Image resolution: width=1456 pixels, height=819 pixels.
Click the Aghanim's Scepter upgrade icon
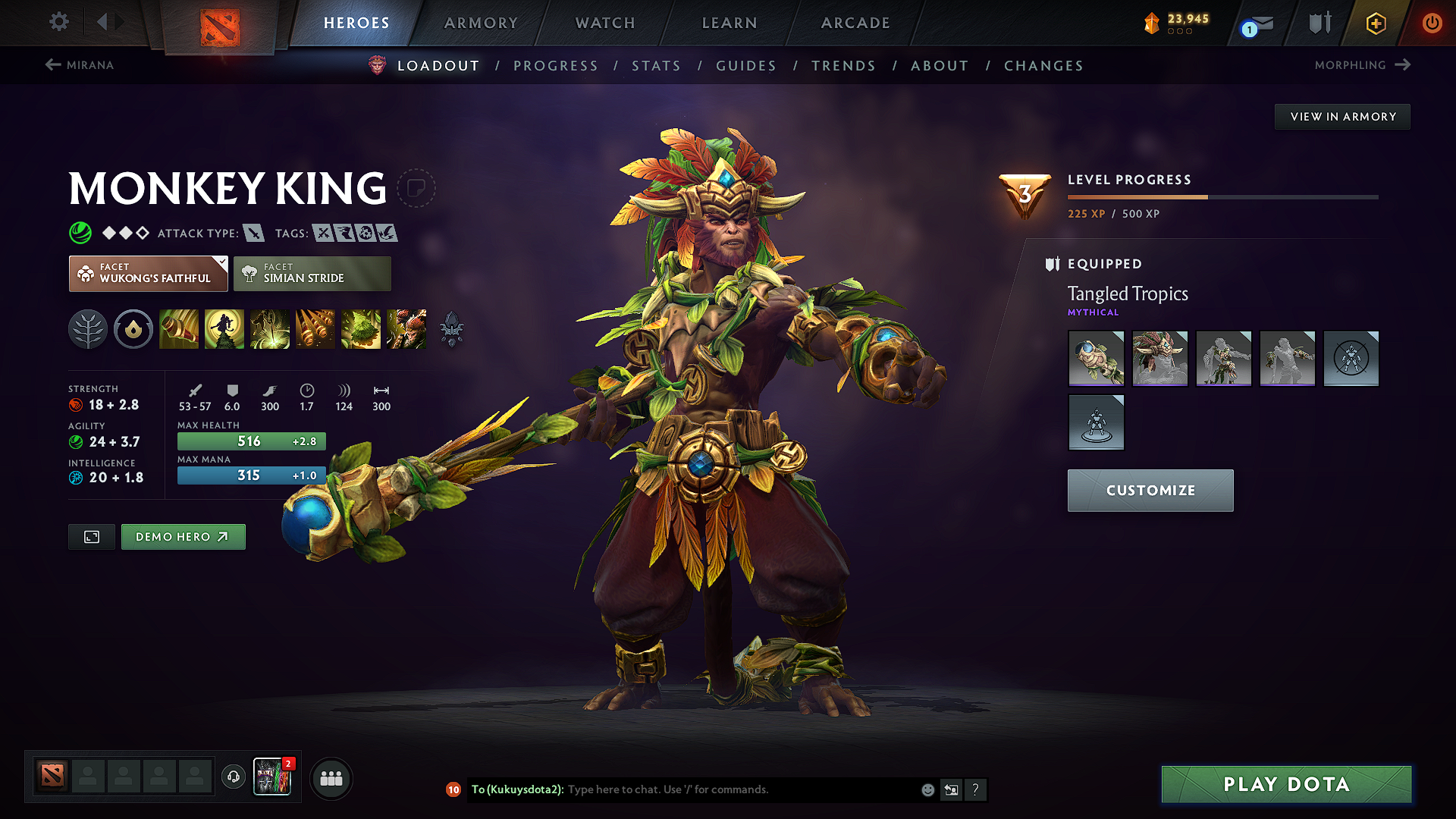coord(450,328)
